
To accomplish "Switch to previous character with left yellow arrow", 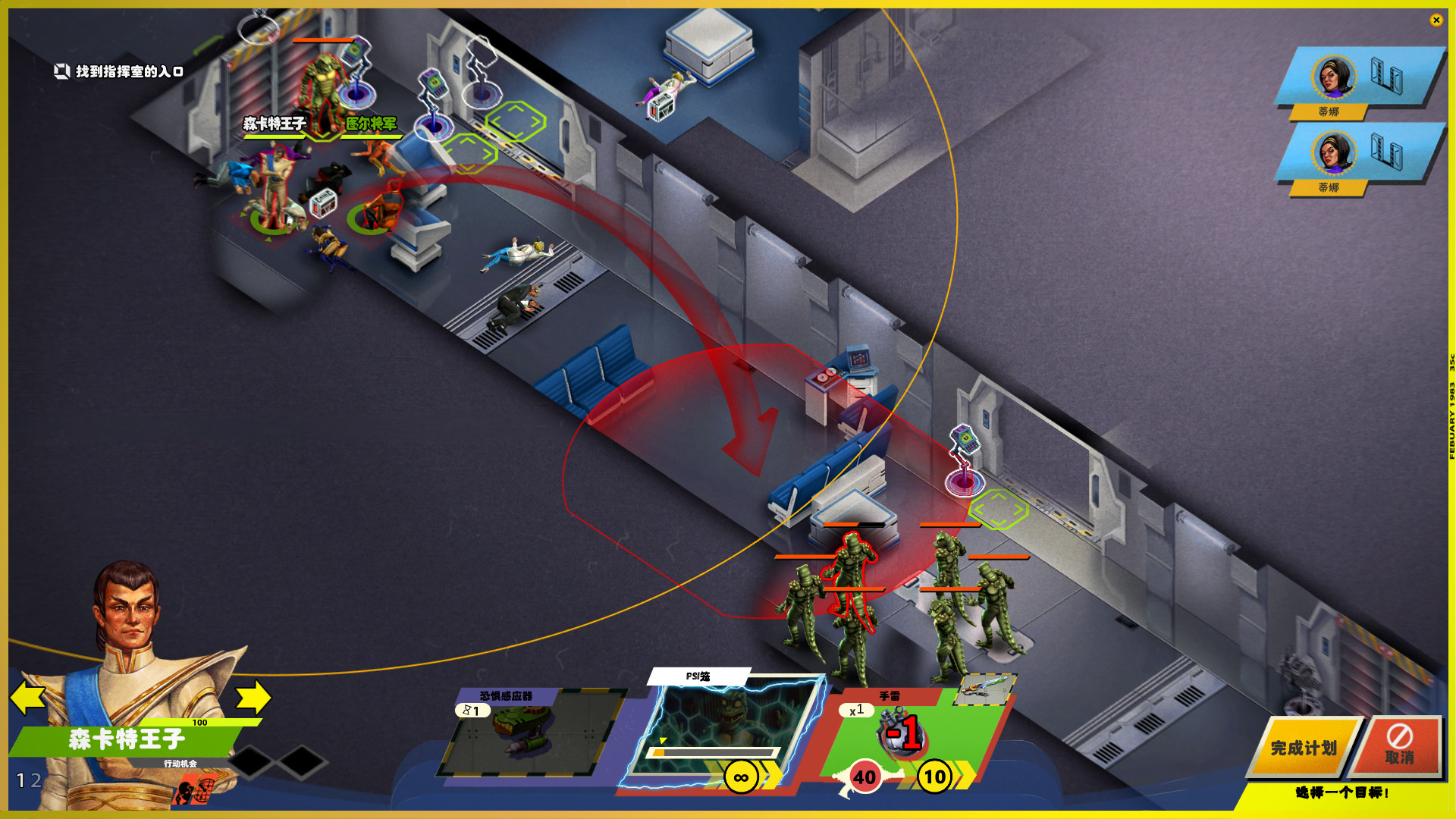I will point(28,697).
